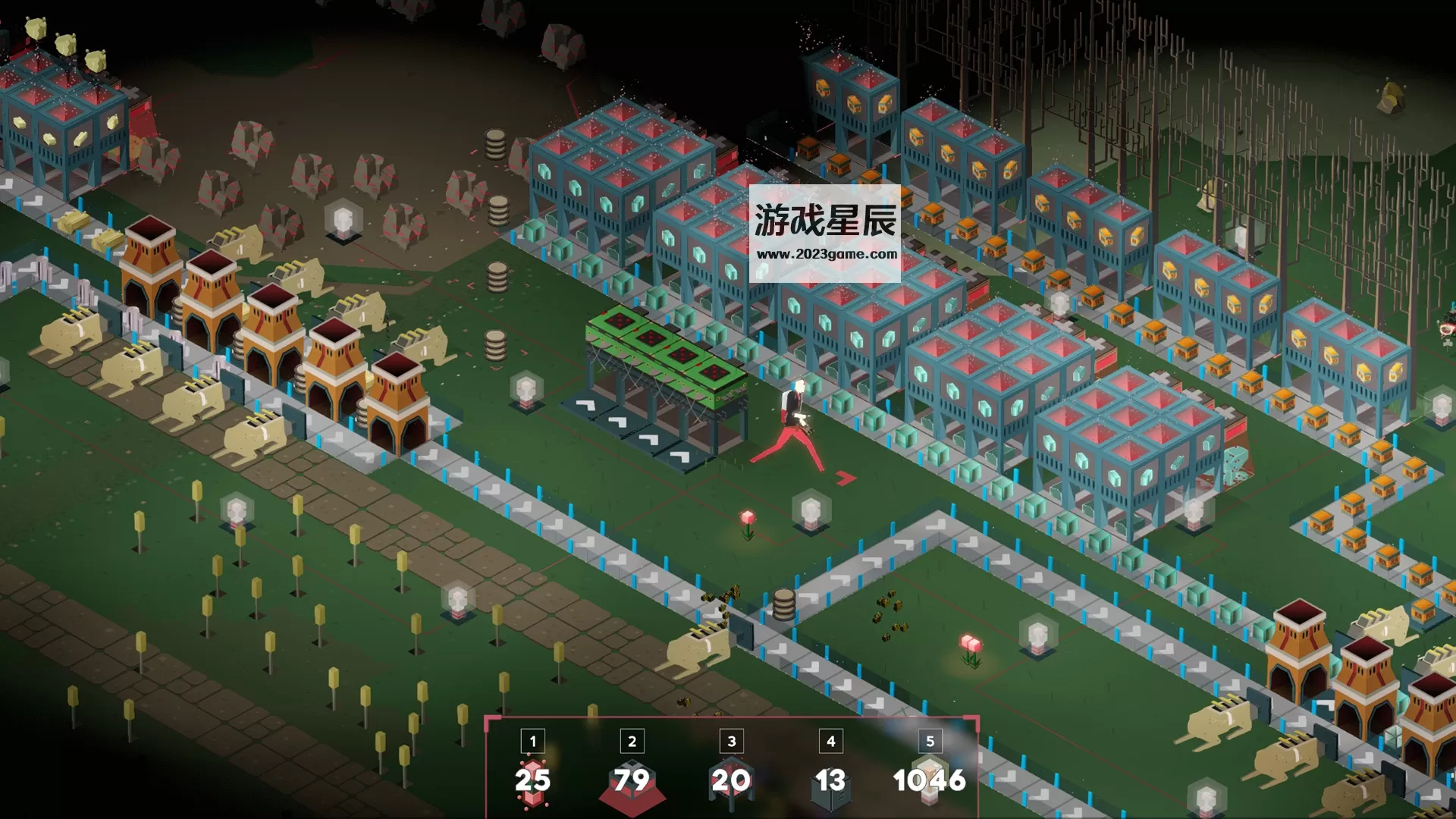Select the pink flower hotbar slot

[532, 780]
